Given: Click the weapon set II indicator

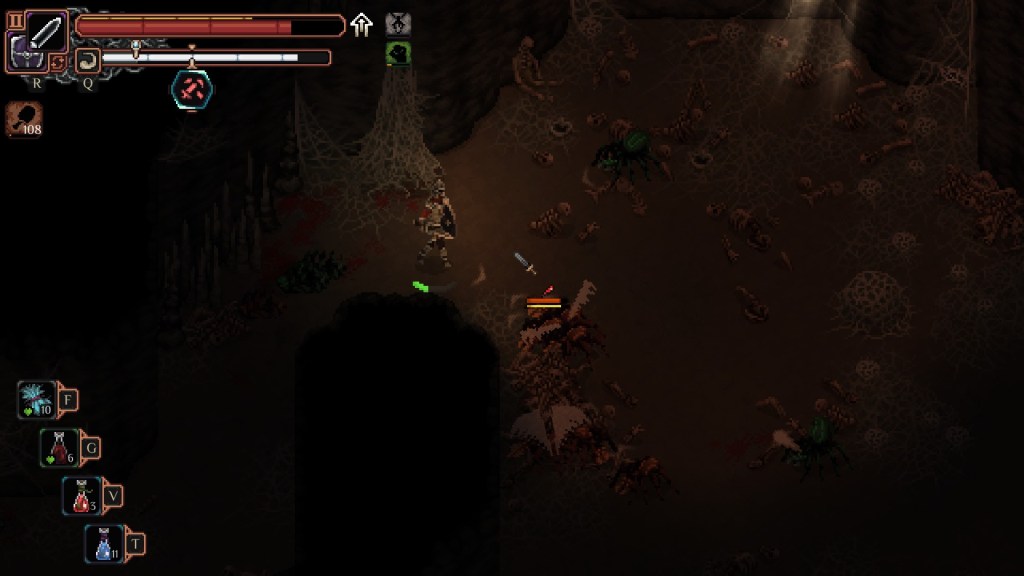Looking at the screenshot, I should [x=15, y=20].
